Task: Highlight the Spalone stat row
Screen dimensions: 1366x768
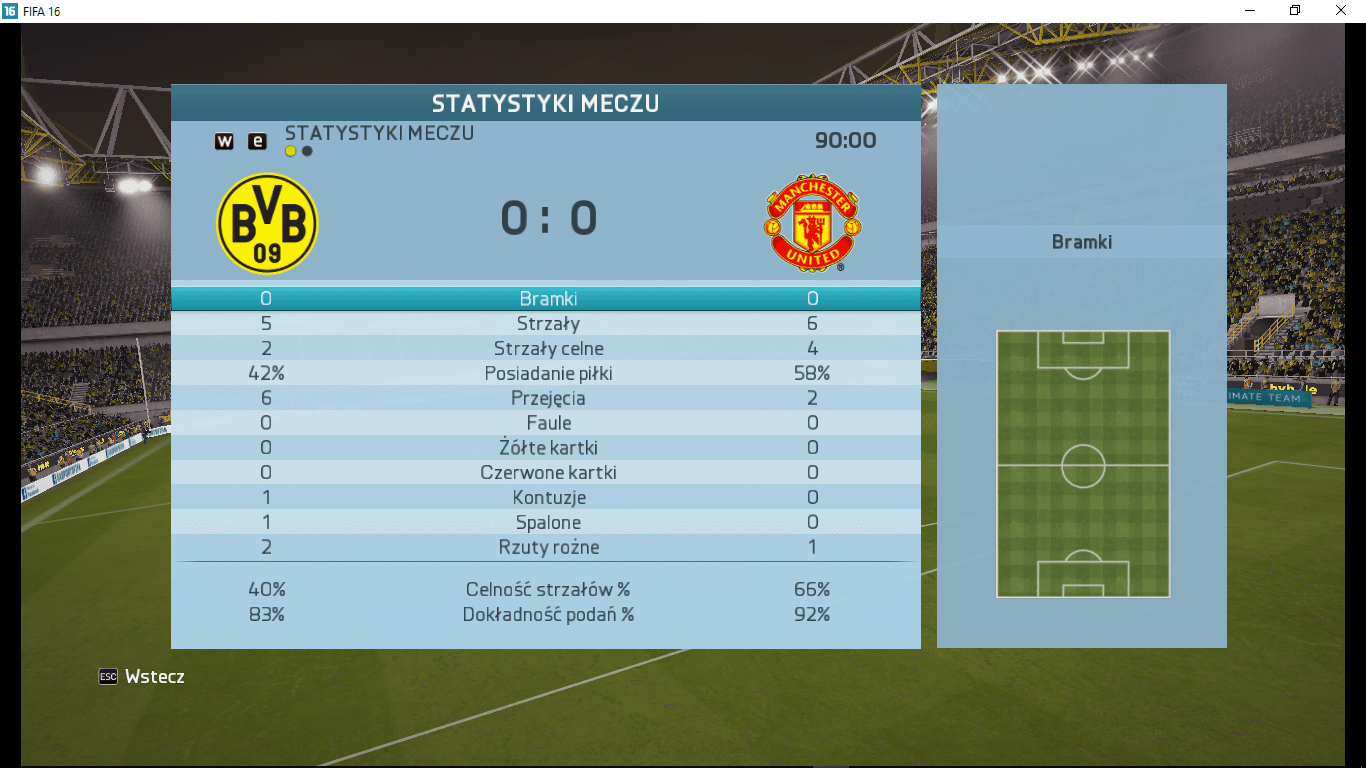Action: tap(547, 523)
